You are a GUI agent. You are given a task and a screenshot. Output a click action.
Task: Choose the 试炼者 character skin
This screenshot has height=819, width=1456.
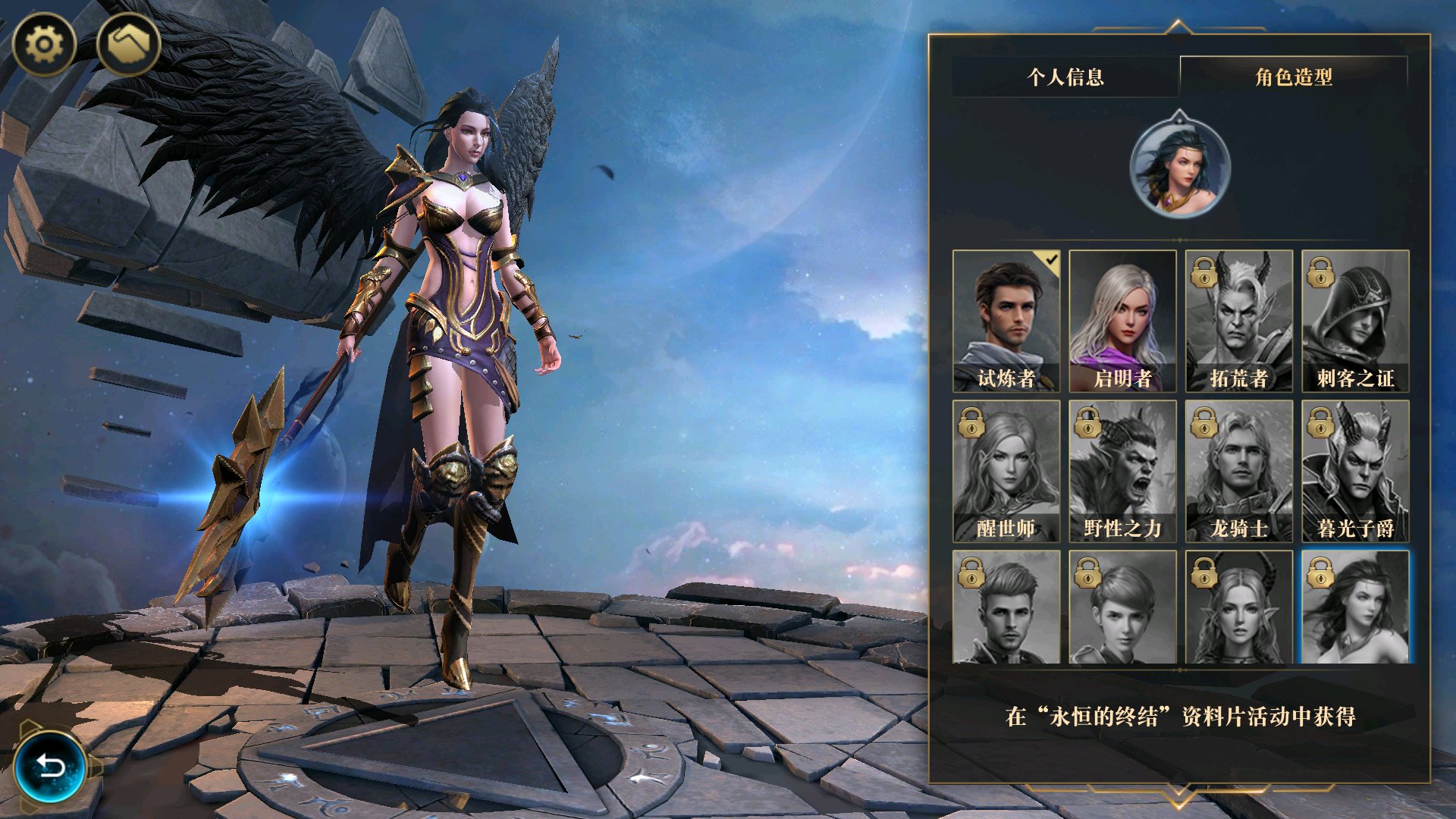[1006, 321]
